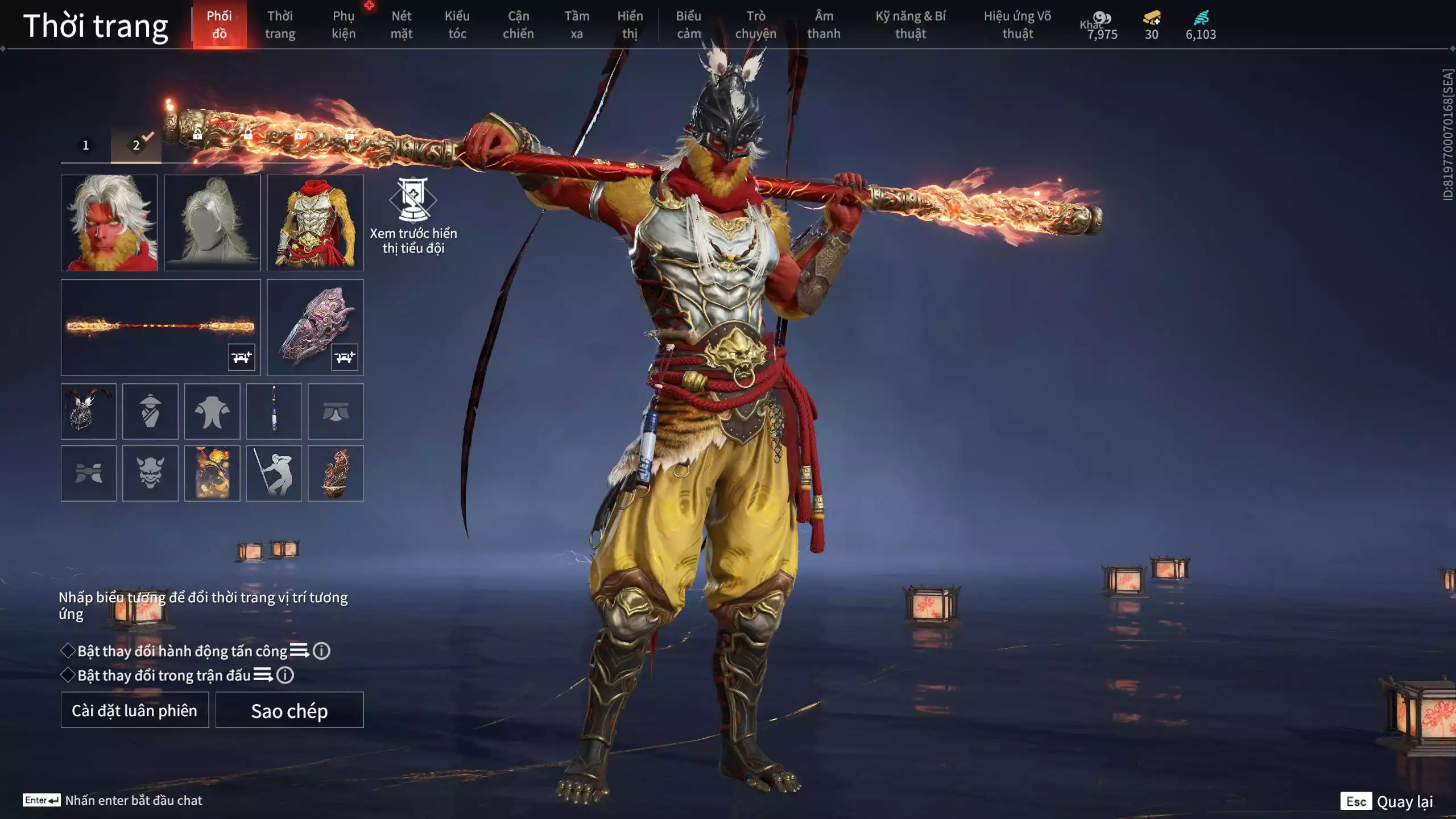Switch to the Thời trang tab
This screenshot has width=1456, height=819.
[x=280, y=24]
